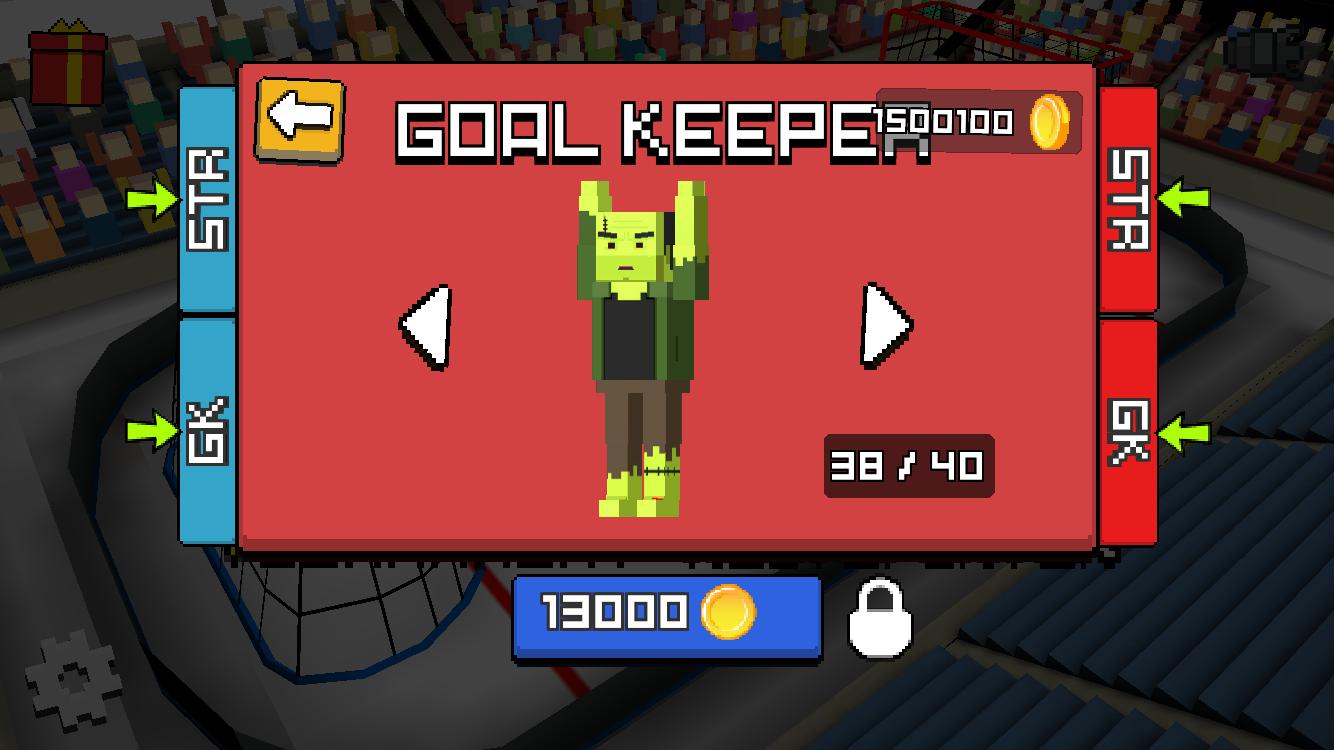
Task: Select the blue STR tab on the left
Action: 205,200
